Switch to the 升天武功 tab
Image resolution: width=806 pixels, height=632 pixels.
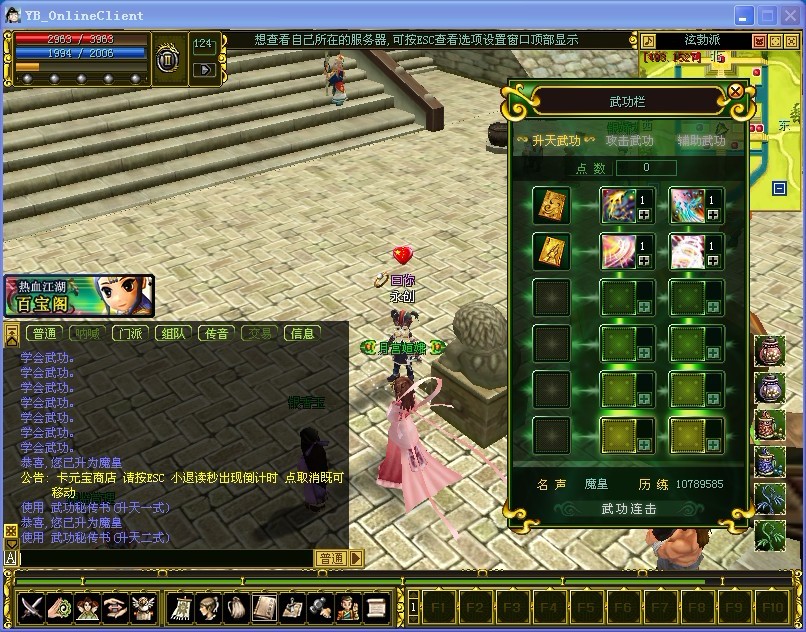click(548, 141)
